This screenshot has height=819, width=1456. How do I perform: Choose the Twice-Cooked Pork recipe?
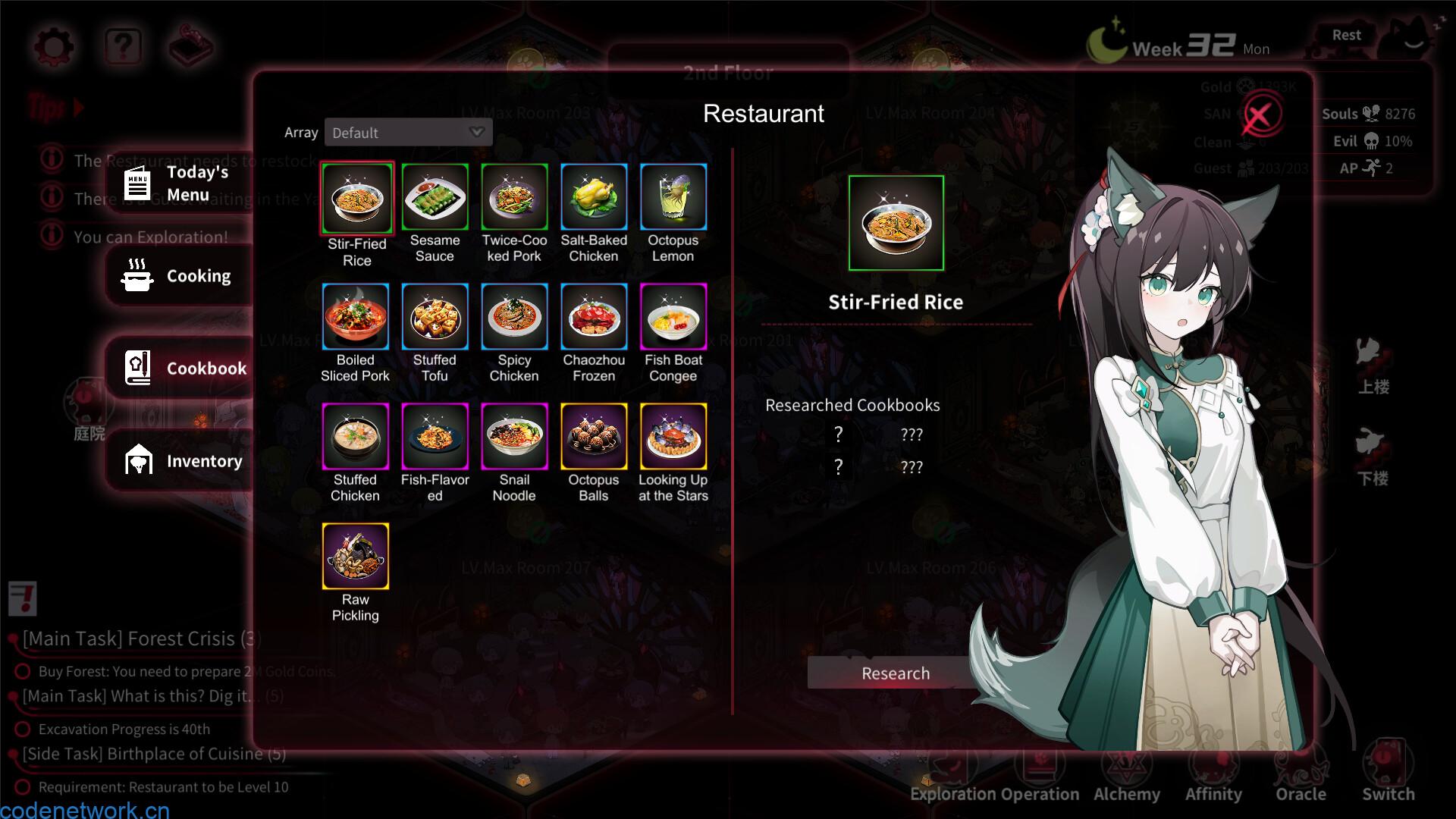(x=514, y=197)
